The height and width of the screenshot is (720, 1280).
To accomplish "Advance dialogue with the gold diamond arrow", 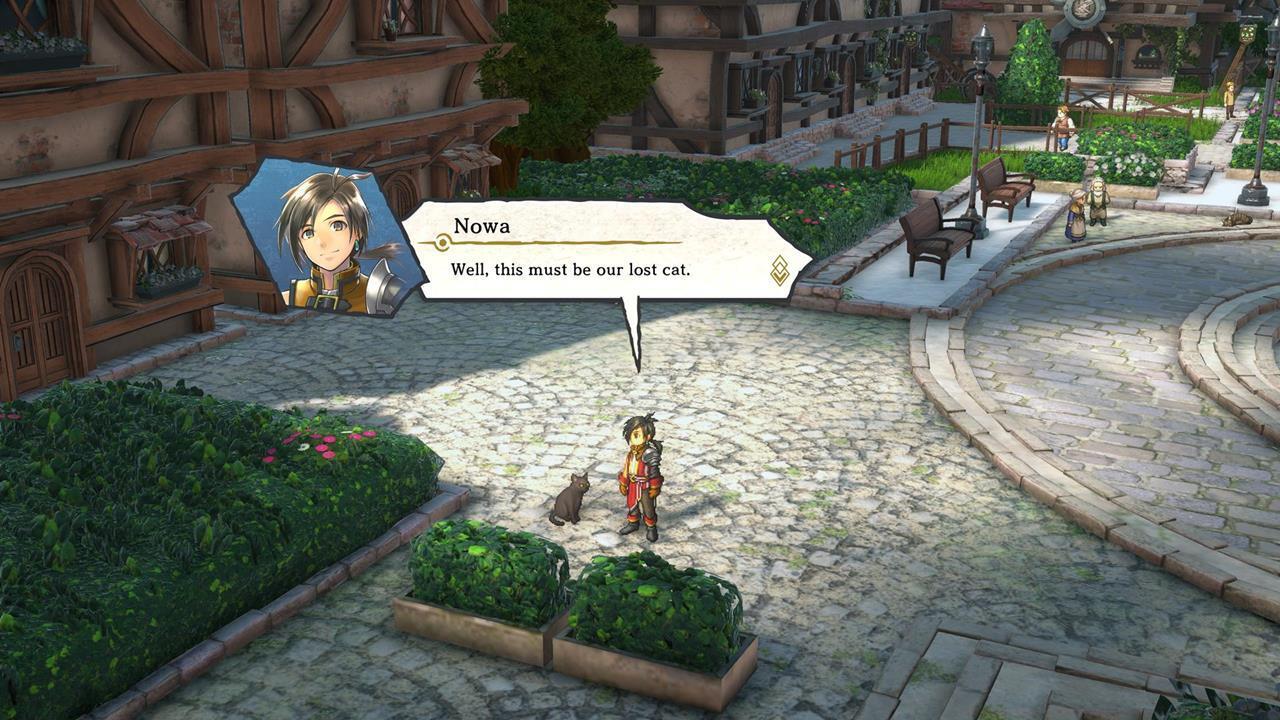I will click(x=780, y=270).
